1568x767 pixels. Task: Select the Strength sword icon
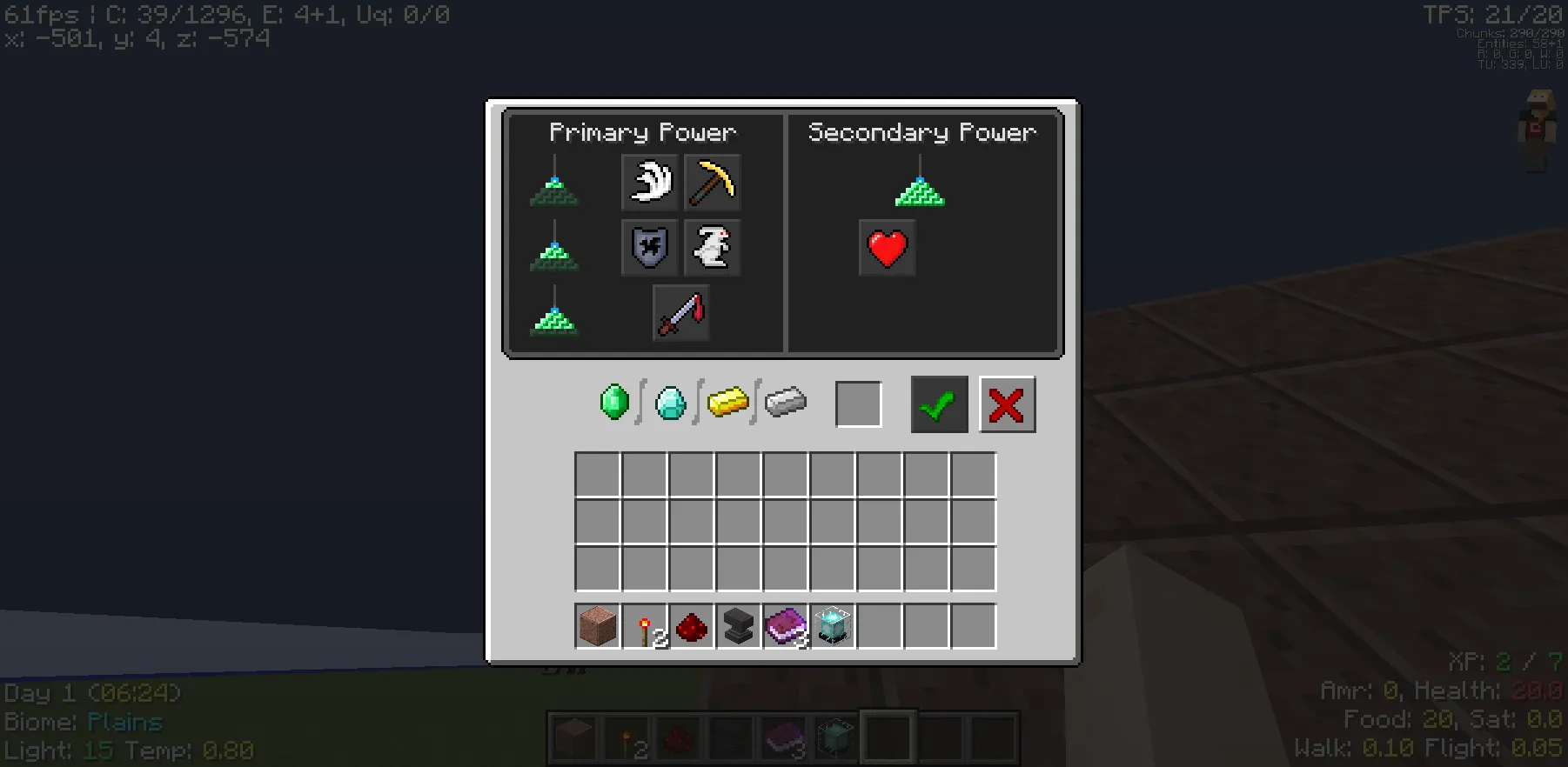[680, 311]
